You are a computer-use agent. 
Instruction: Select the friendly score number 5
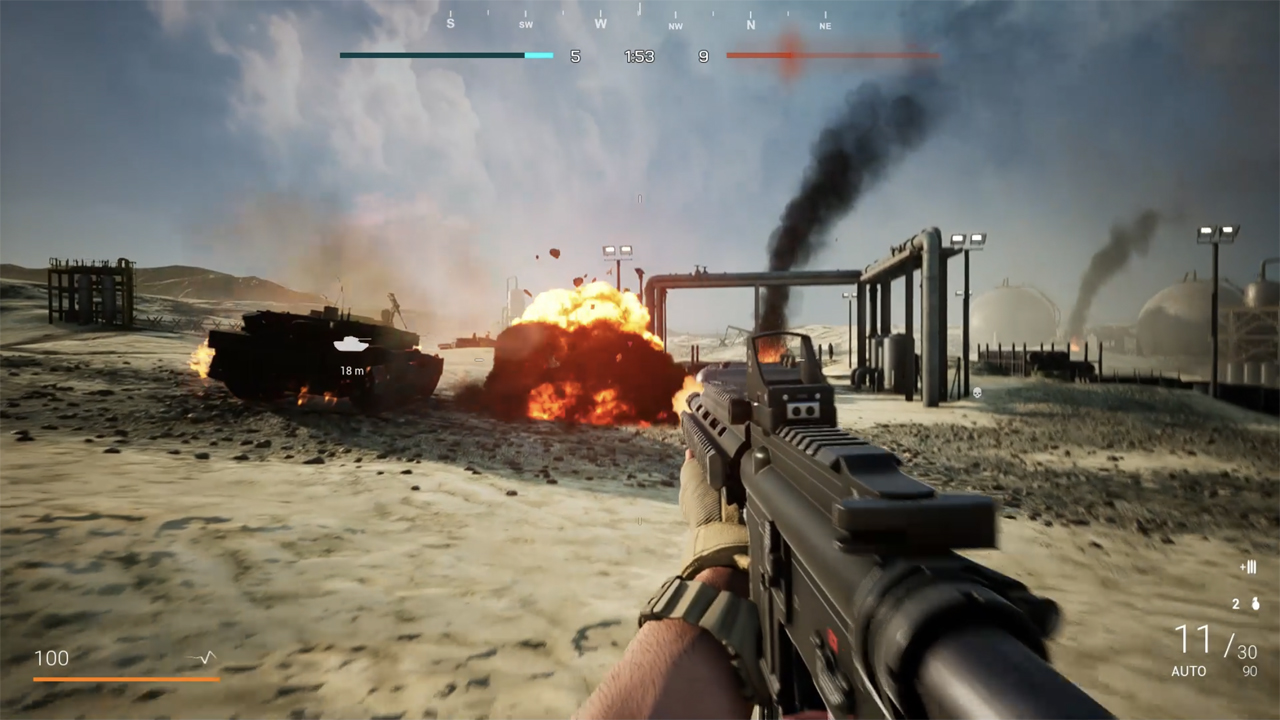click(x=575, y=56)
